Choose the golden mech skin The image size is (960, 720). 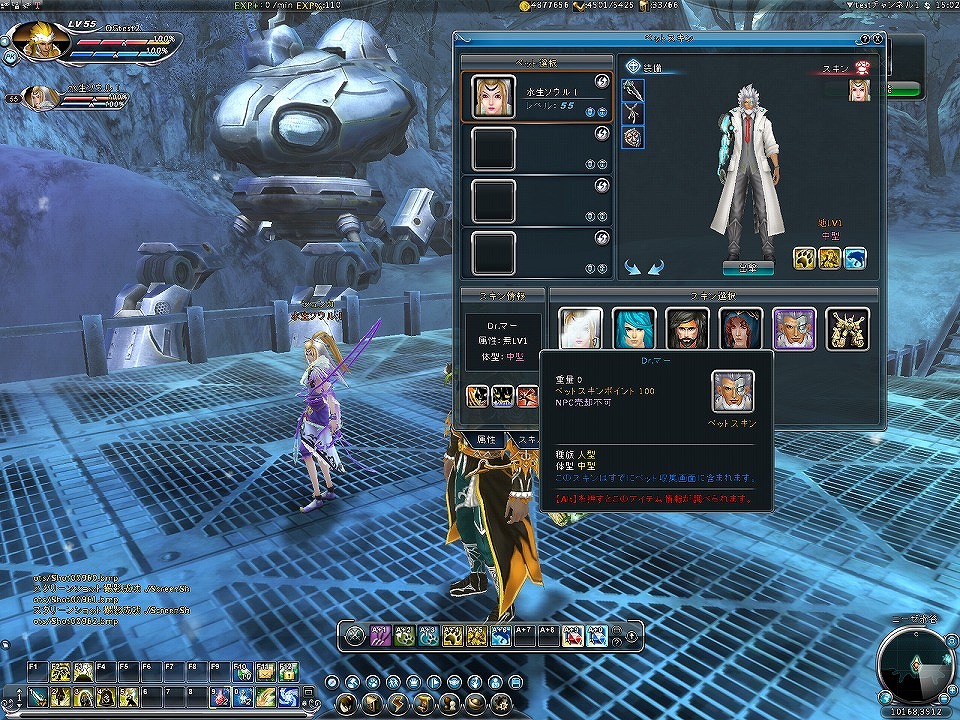point(847,328)
